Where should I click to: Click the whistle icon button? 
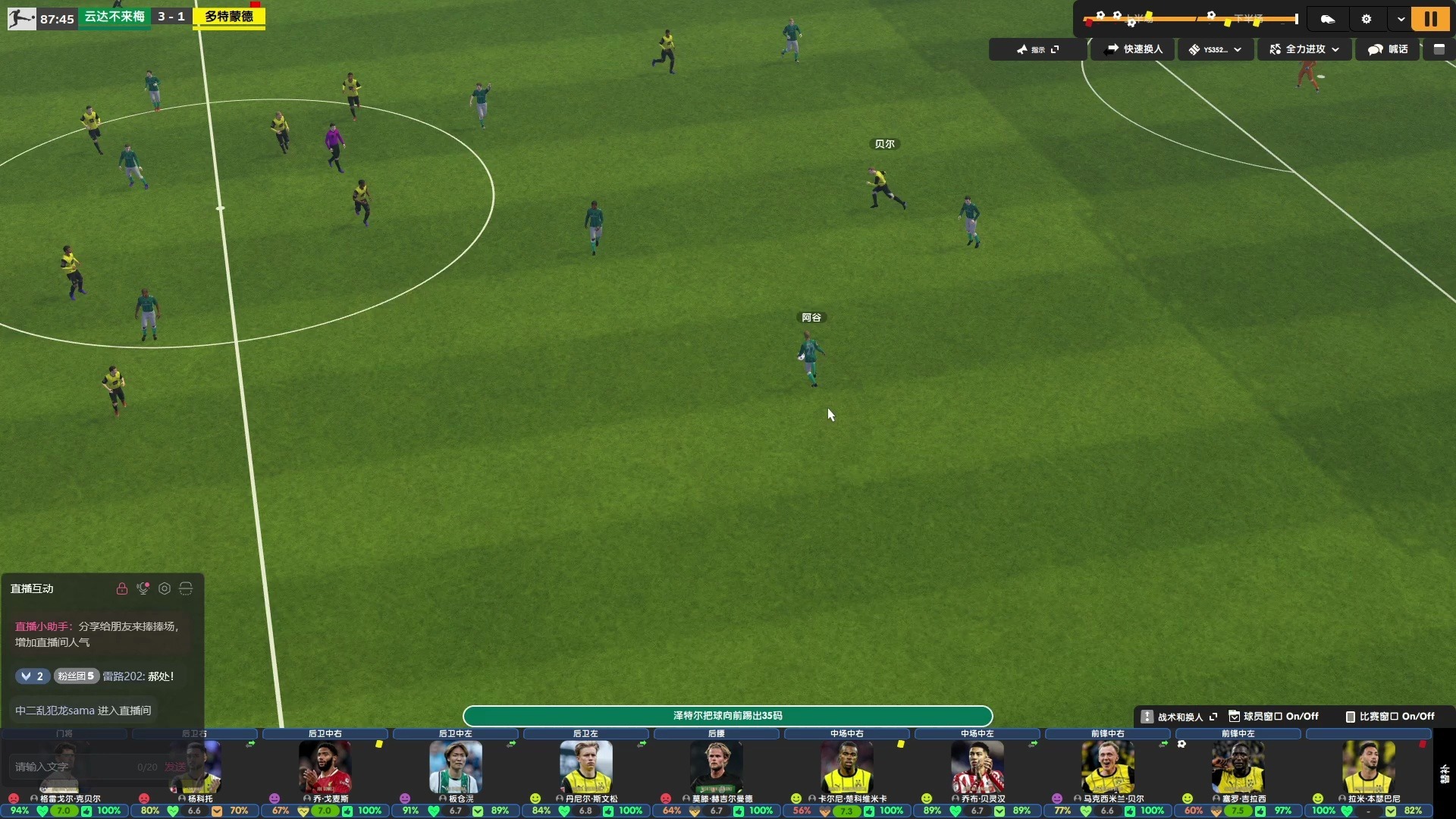(x=1328, y=19)
